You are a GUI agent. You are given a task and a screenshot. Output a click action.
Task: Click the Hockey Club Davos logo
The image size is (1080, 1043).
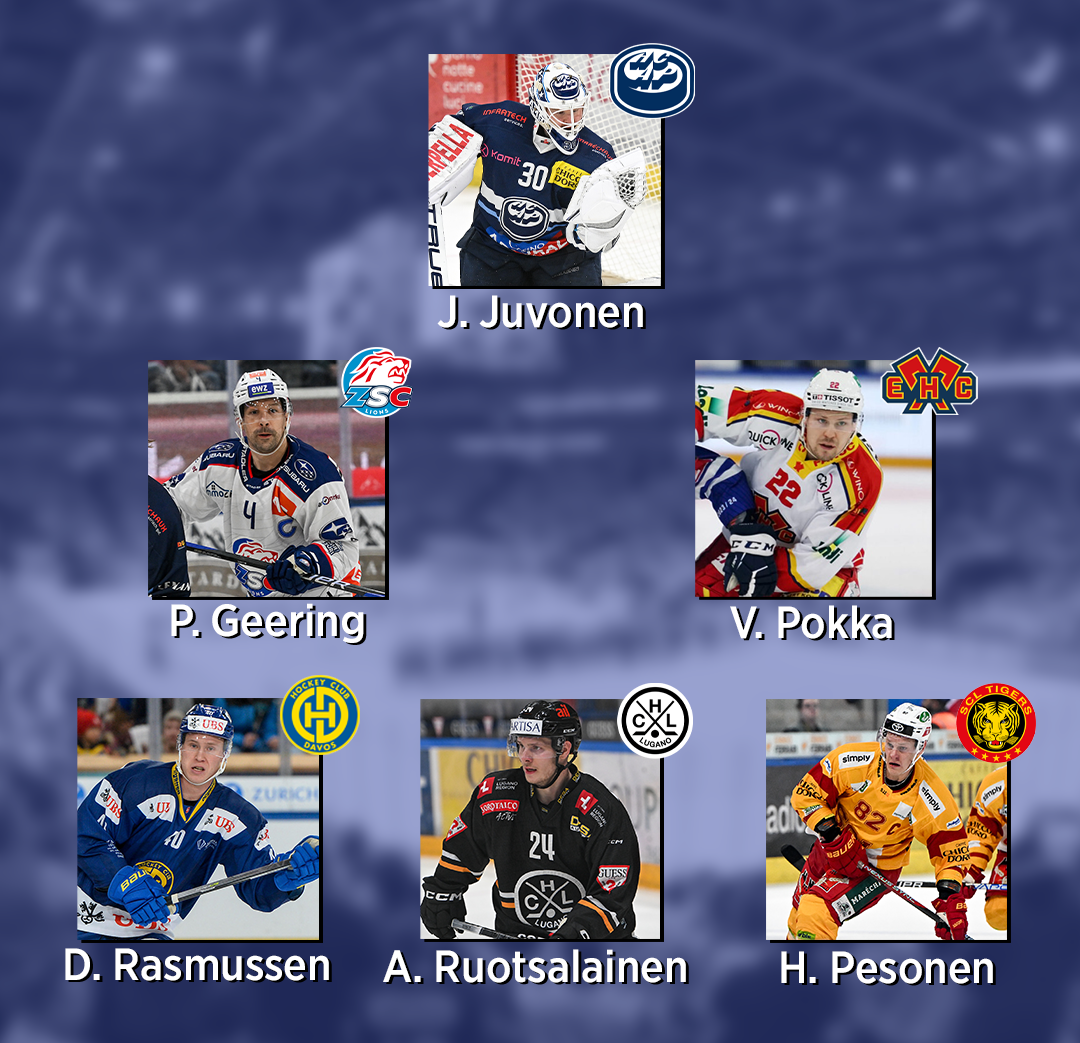[319, 715]
